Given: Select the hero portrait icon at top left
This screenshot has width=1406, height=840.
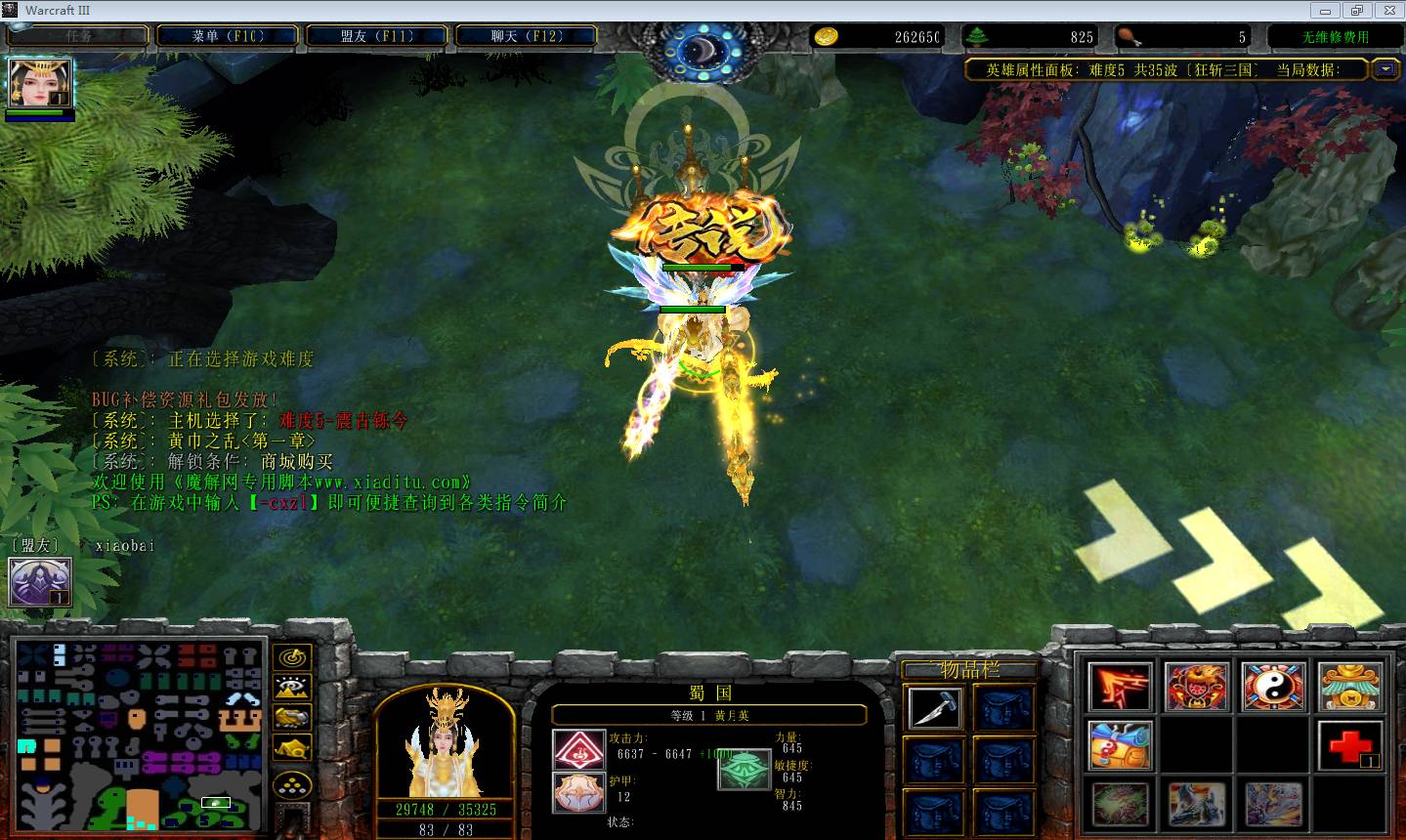Looking at the screenshot, I should (40, 83).
